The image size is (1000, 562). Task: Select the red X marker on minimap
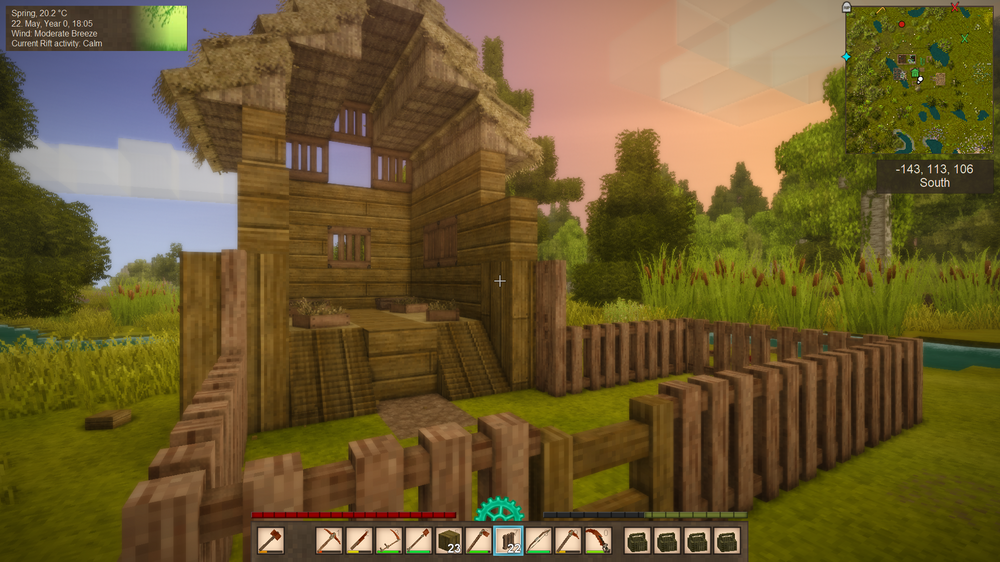tap(955, 7)
